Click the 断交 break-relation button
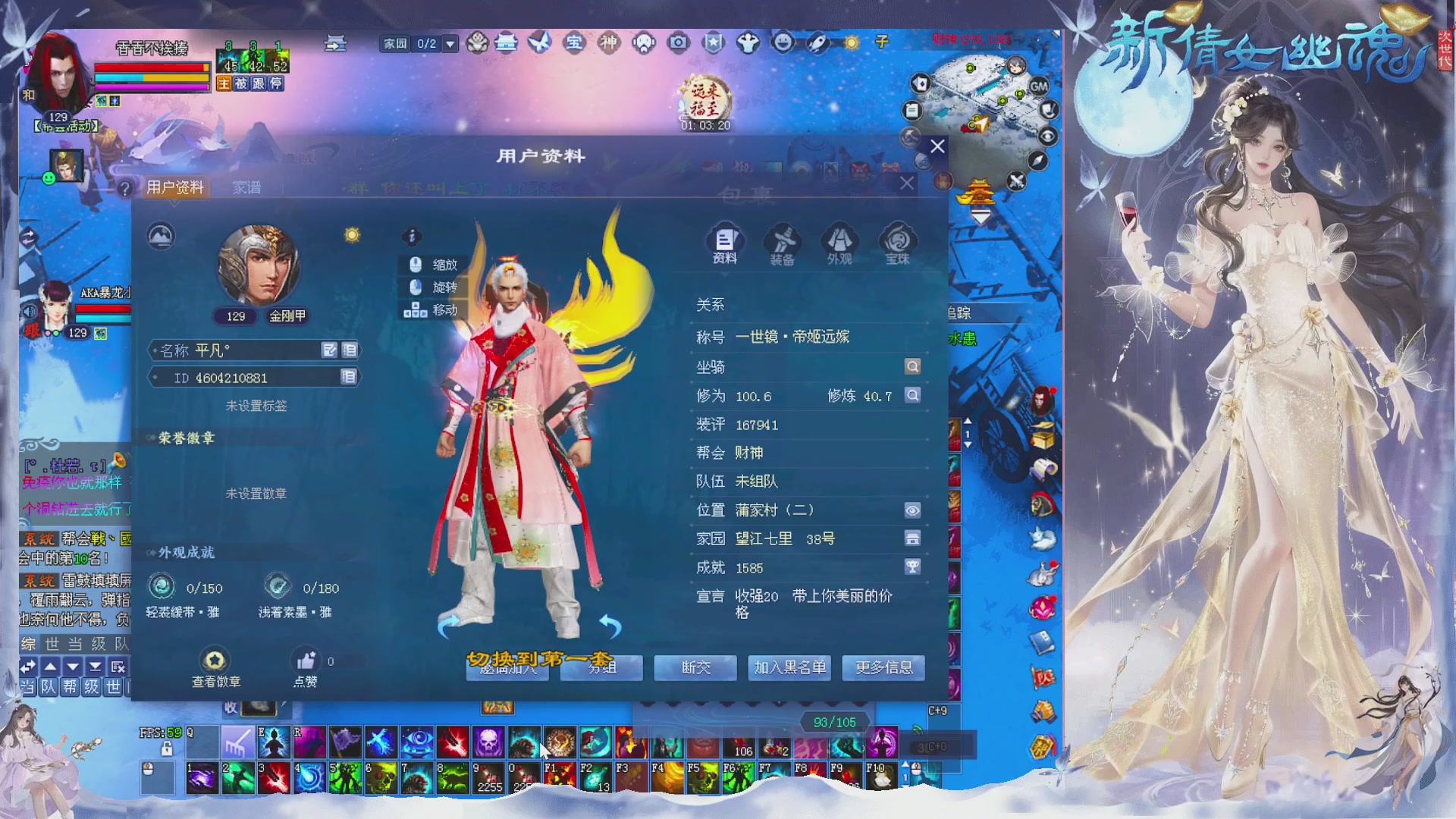The height and width of the screenshot is (819, 1456). (x=695, y=668)
